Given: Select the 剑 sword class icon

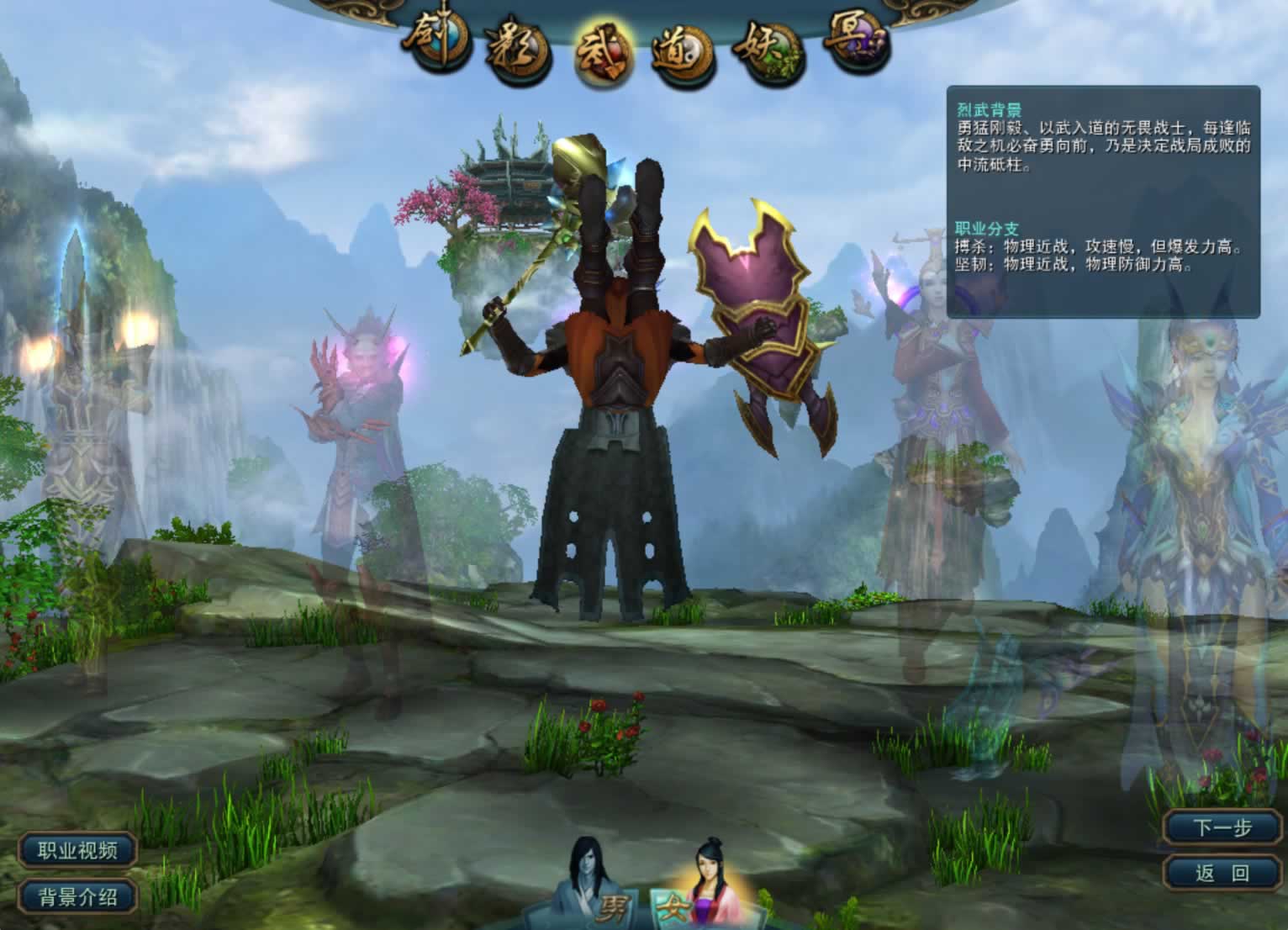Looking at the screenshot, I should point(435,38).
